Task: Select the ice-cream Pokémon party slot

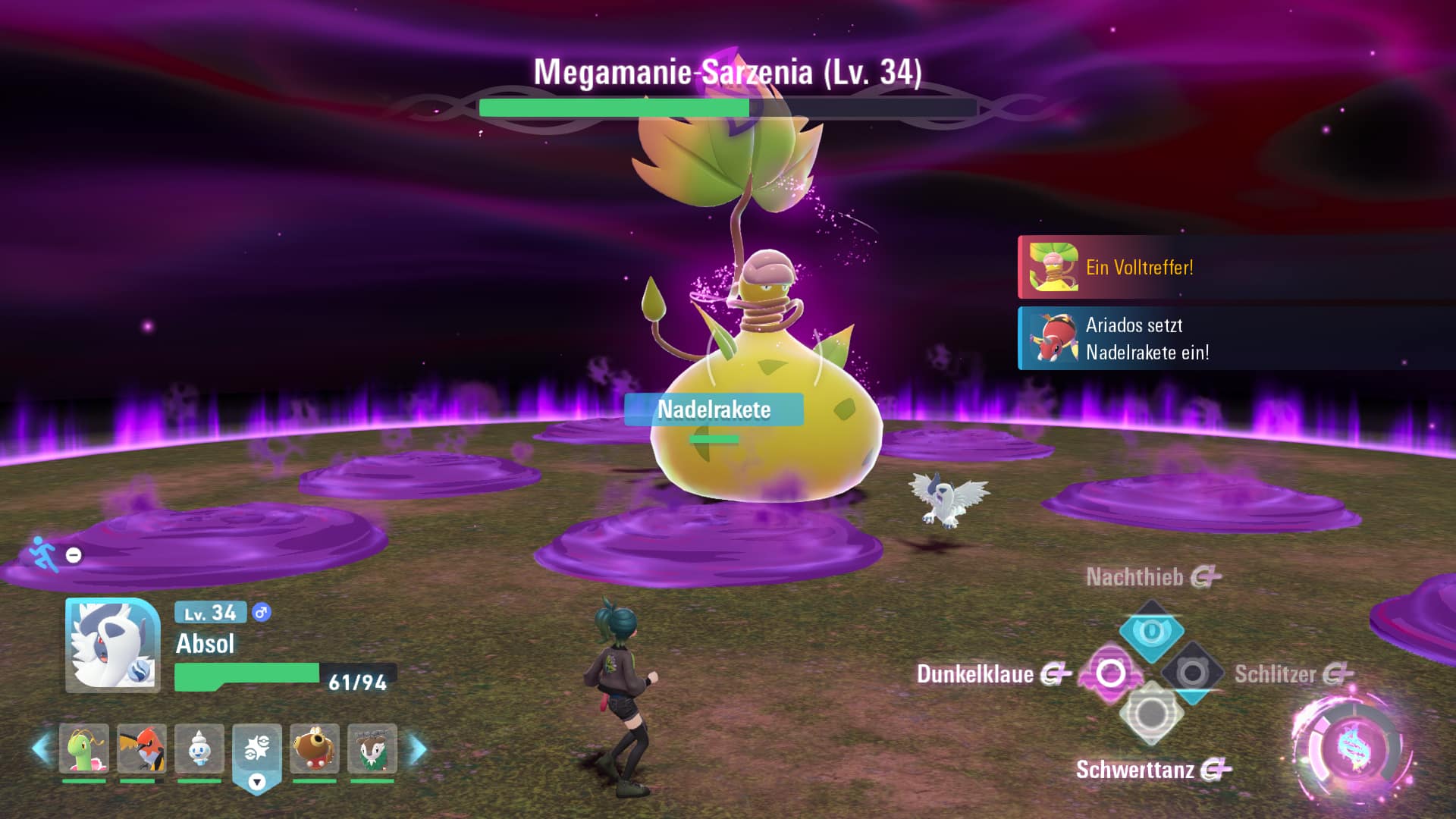Action: pos(199,748)
